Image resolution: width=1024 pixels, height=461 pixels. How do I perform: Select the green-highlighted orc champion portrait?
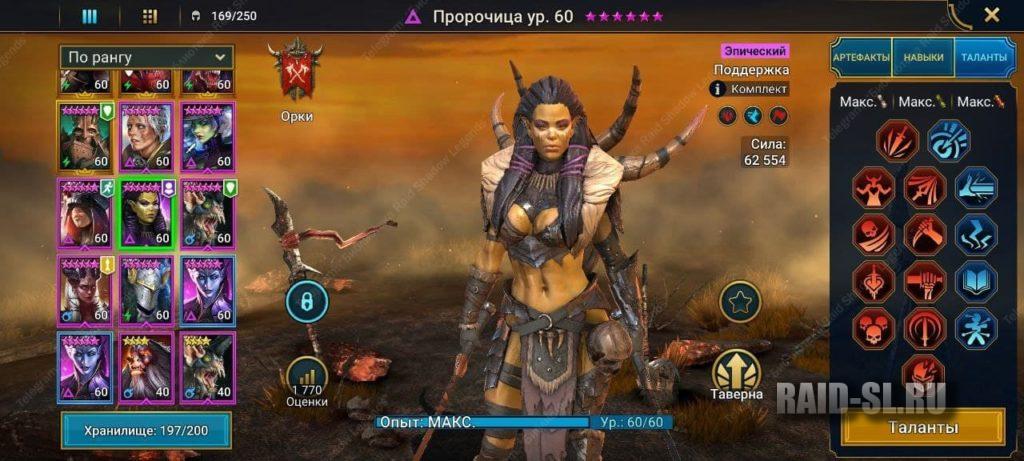(x=146, y=213)
